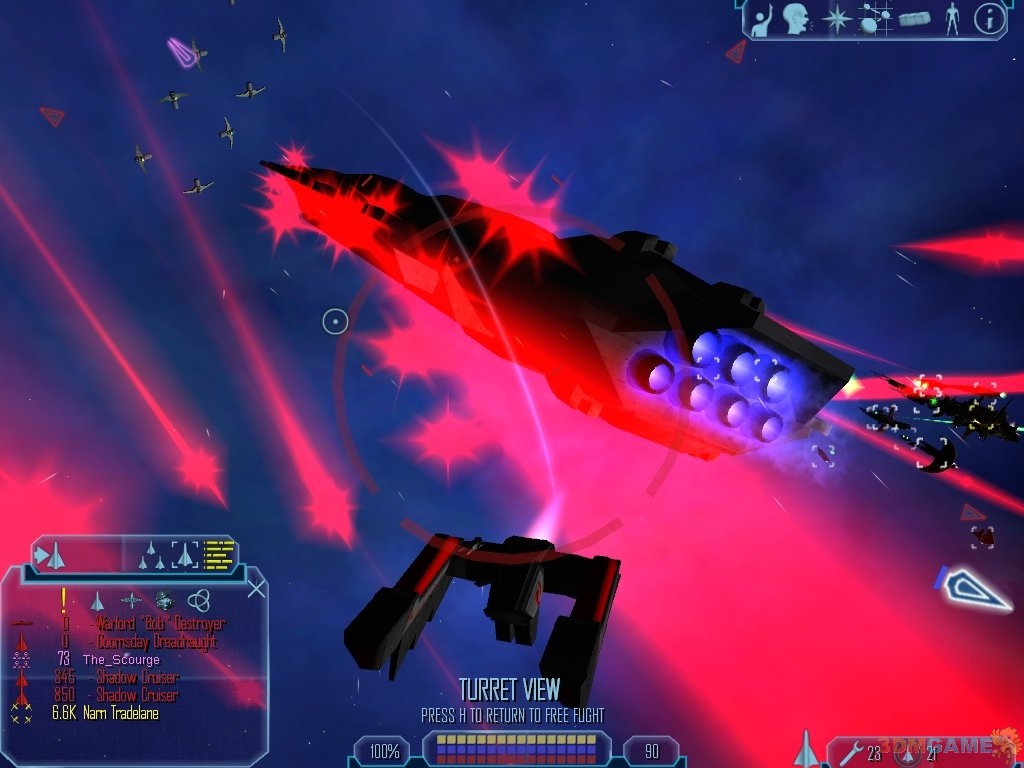Select Warlord "Bob" Destroyer in contact list
The image size is (1024, 768).
click(155, 624)
